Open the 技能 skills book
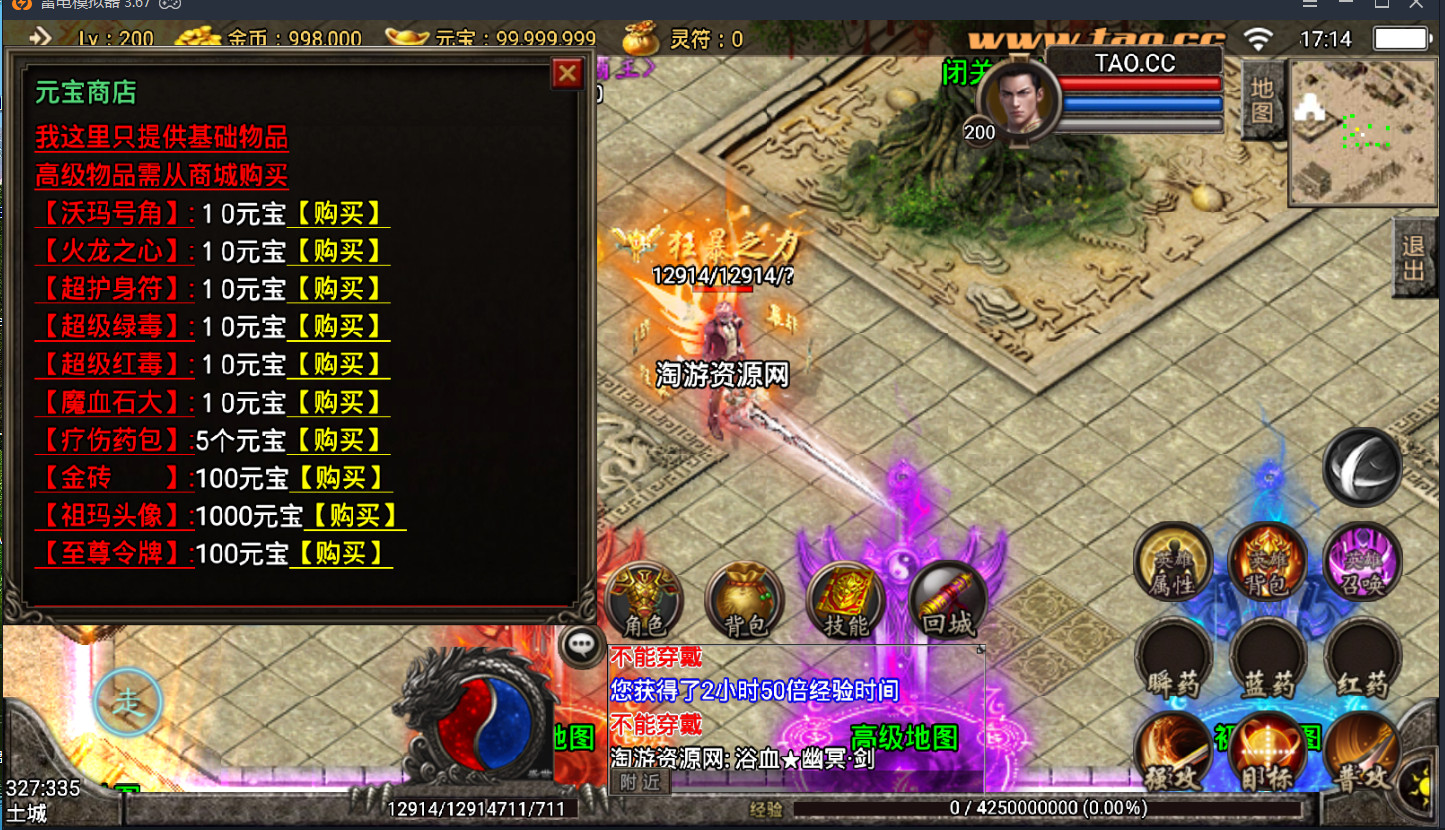The width and height of the screenshot is (1445, 830). tap(846, 601)
